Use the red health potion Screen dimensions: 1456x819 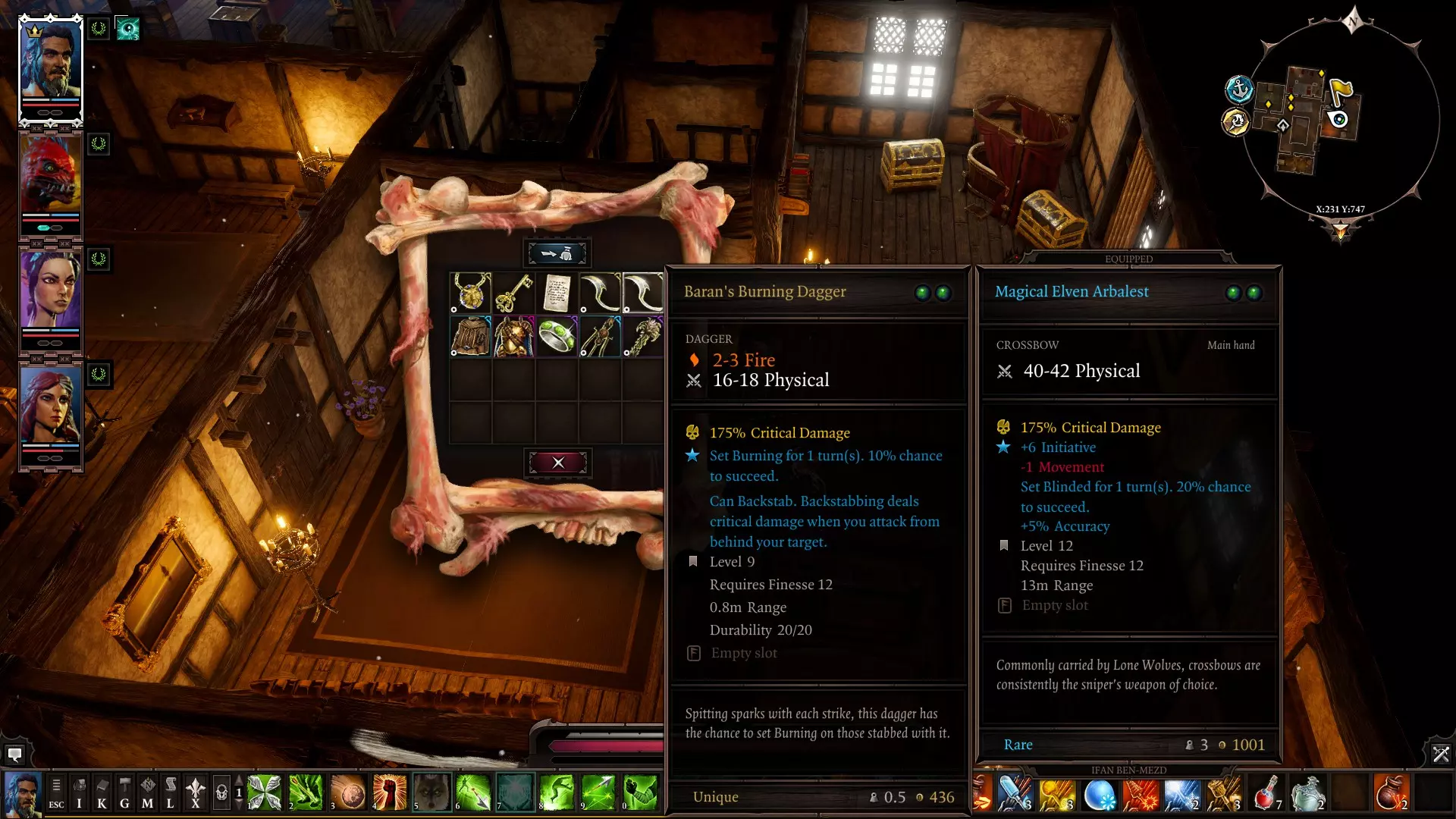coord(1266,793)
